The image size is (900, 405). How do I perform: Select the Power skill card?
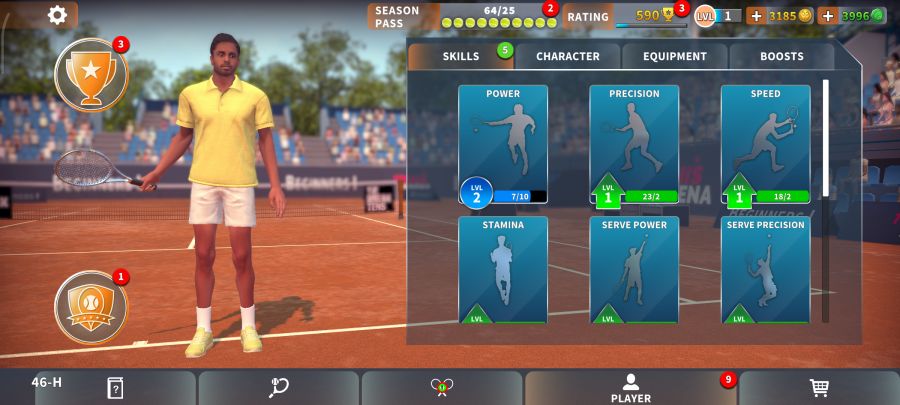tap(503, 144)
